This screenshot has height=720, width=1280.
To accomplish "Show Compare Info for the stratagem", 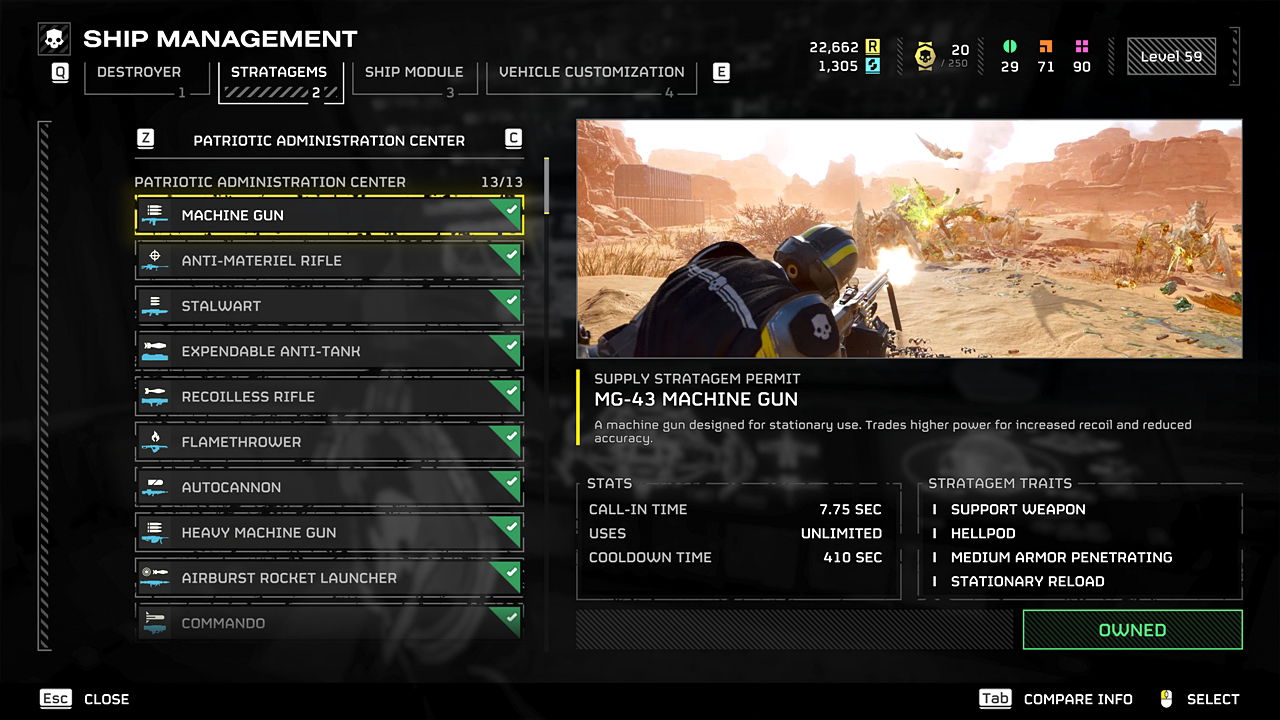I will 1056,699.
